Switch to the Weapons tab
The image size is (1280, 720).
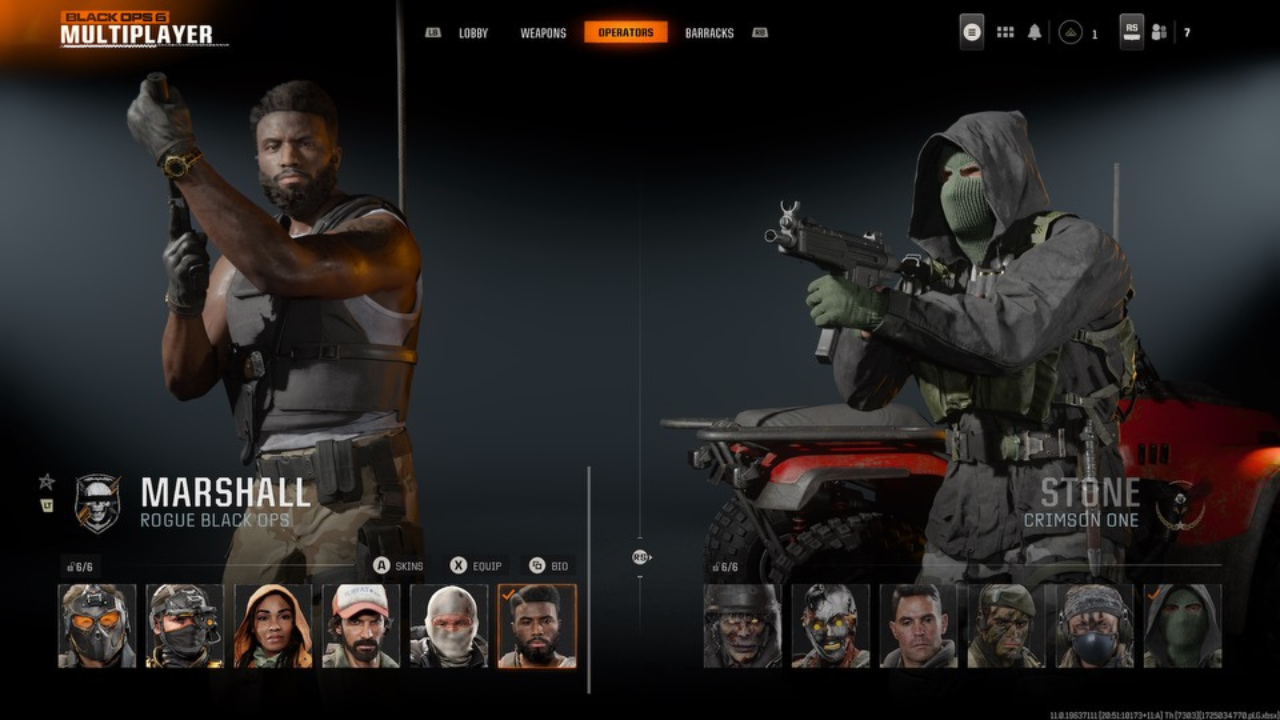[x=543, y=32]
